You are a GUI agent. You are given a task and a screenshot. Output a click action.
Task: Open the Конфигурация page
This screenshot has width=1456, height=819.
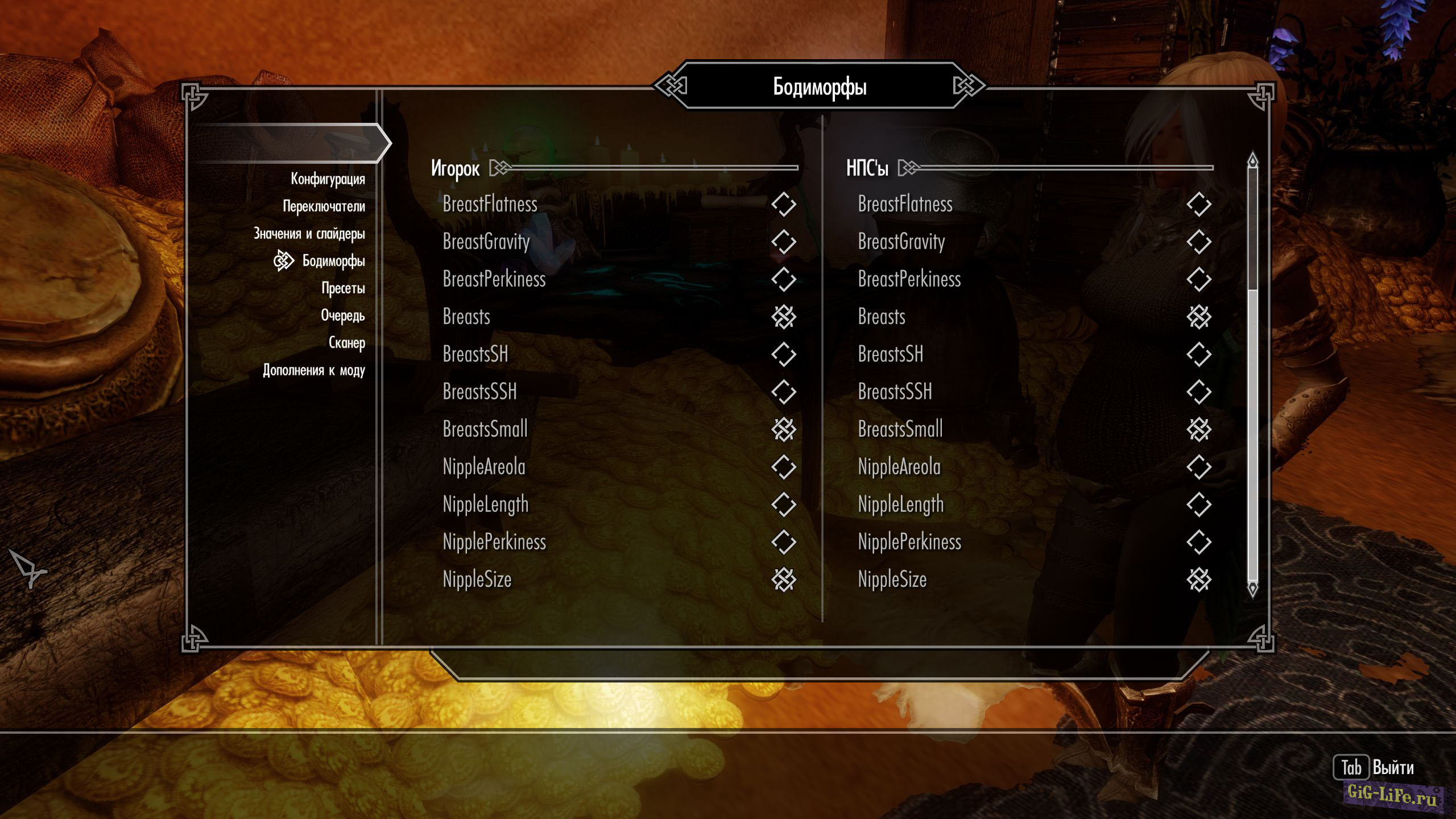click(x=328, y=179)
